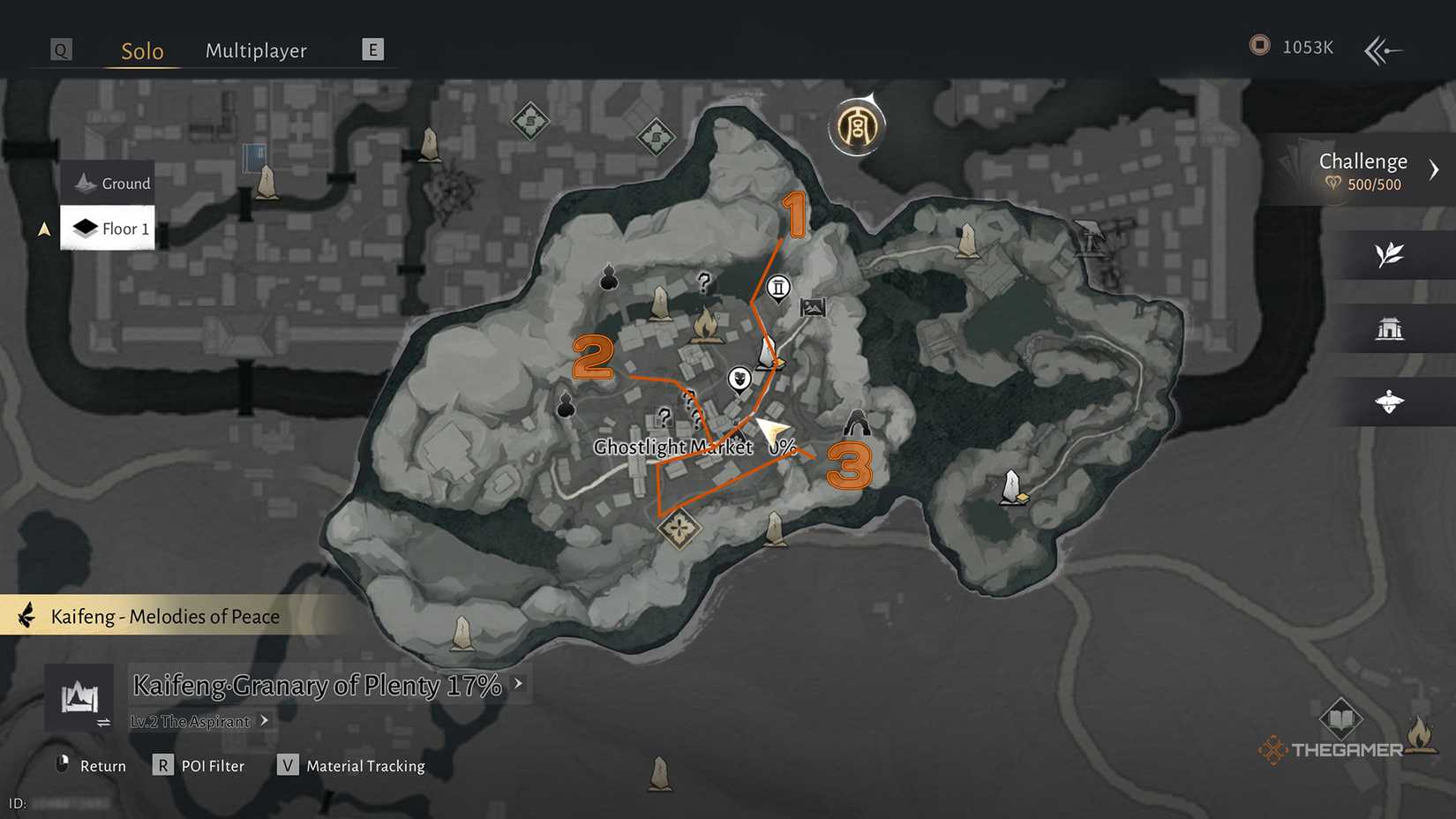Switch to the Multiplayer tab
This screenshot has width=1456, height=819.
[x=256, y=50]
